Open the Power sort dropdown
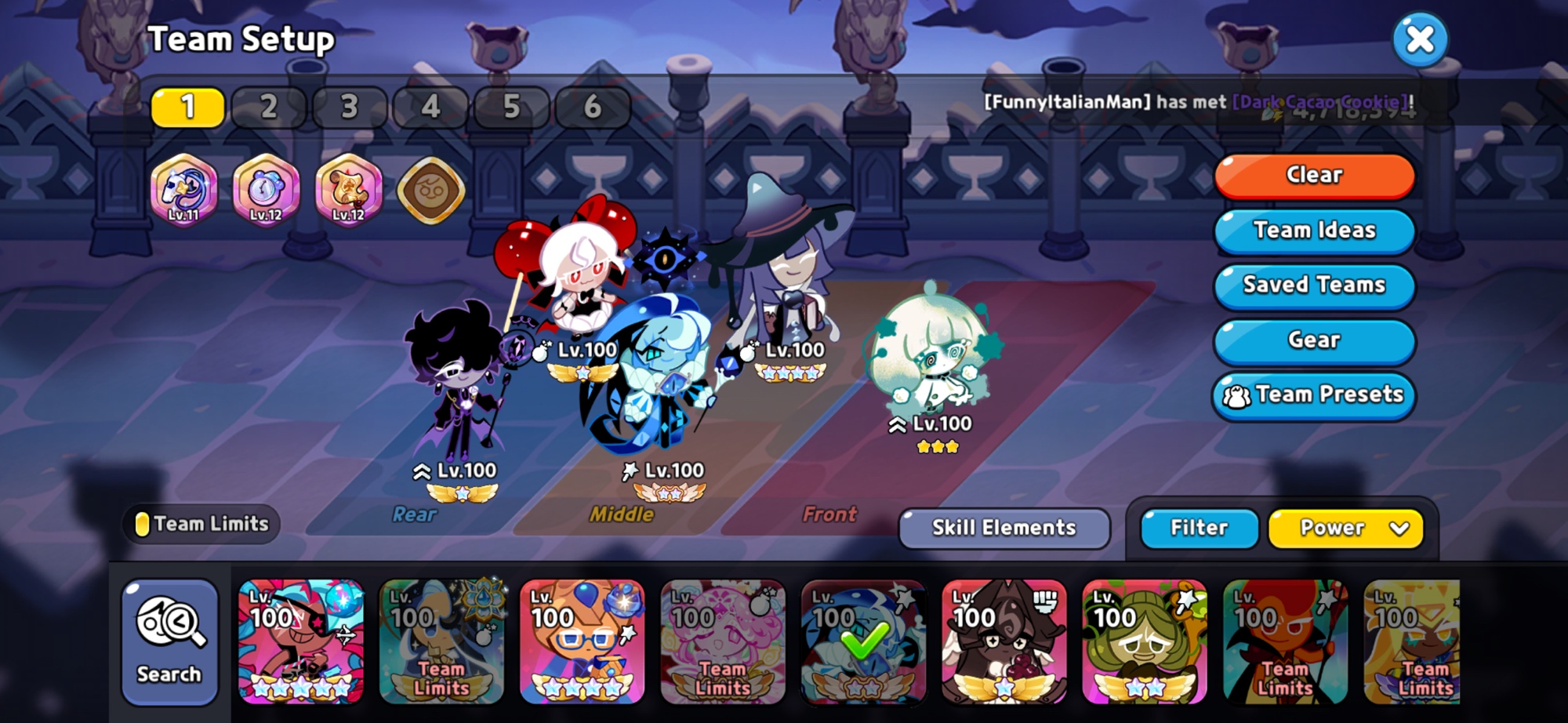This screenshot has width=1568, height=723. point(1345,528)
